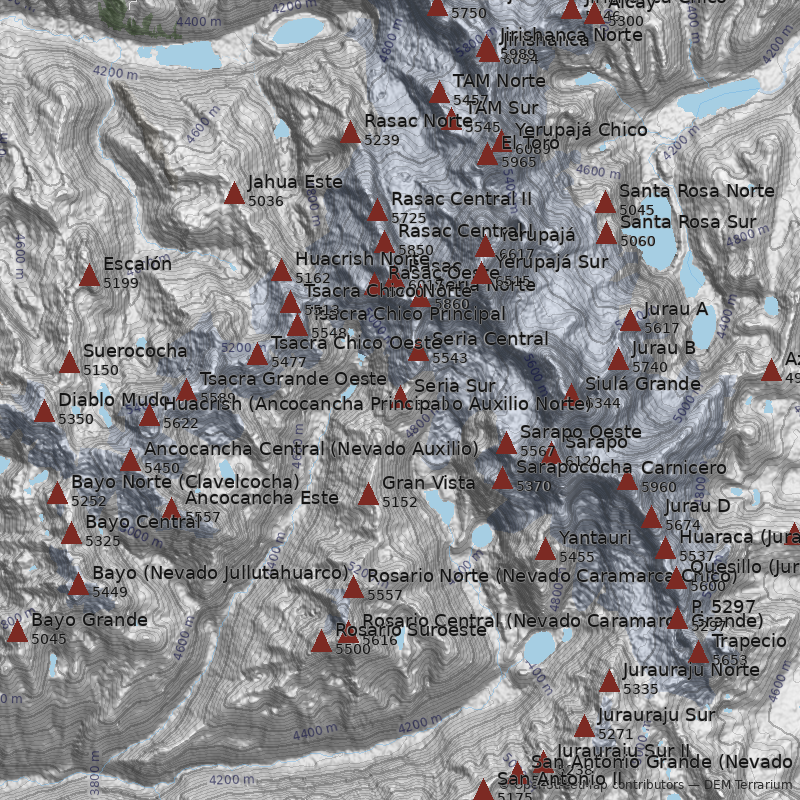Pick the Diablo Mudo peak marker

pos(44,411)
